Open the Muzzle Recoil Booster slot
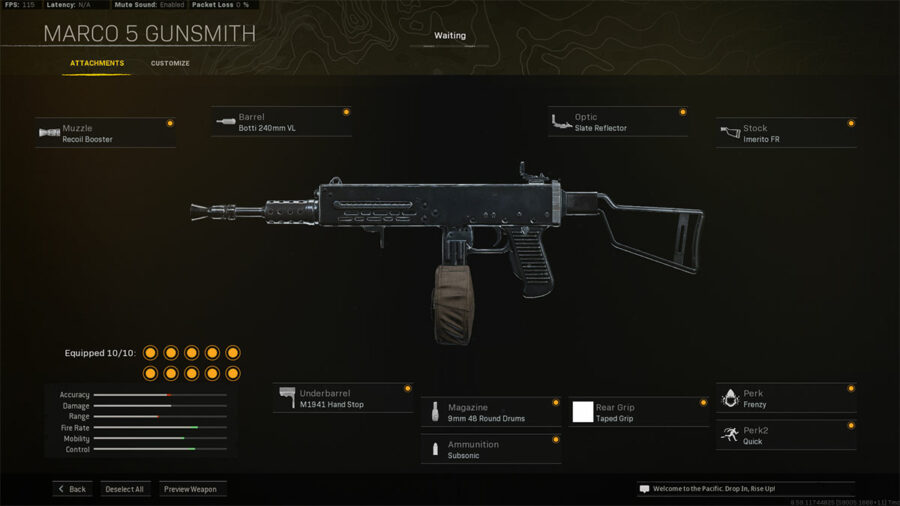Viewport: 900px width, 506px height. (x=105, y=133)
